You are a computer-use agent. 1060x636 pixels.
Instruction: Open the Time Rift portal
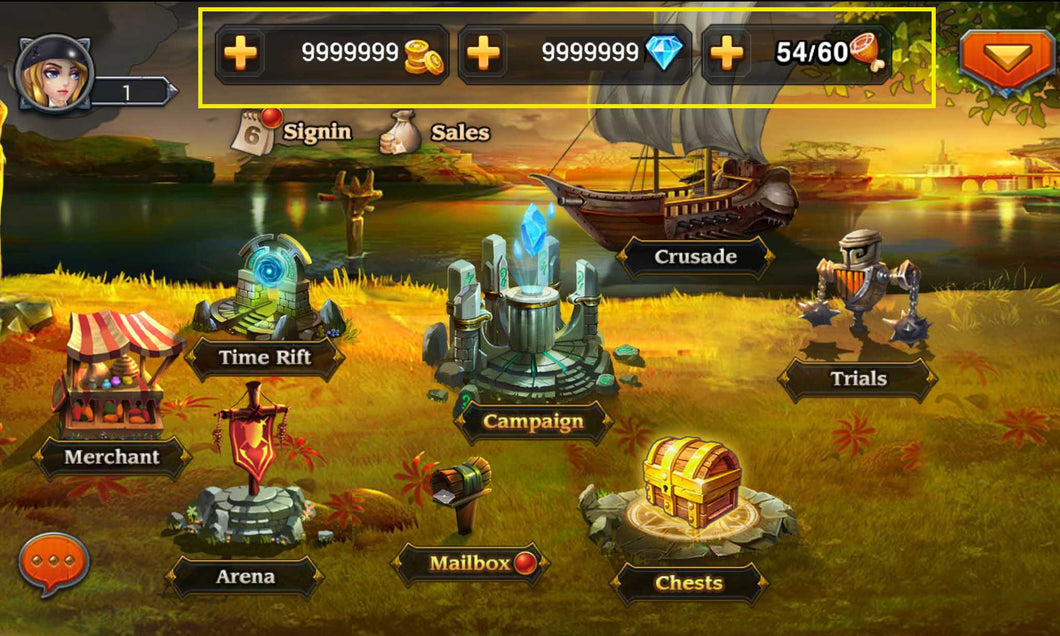pos(266,300)
